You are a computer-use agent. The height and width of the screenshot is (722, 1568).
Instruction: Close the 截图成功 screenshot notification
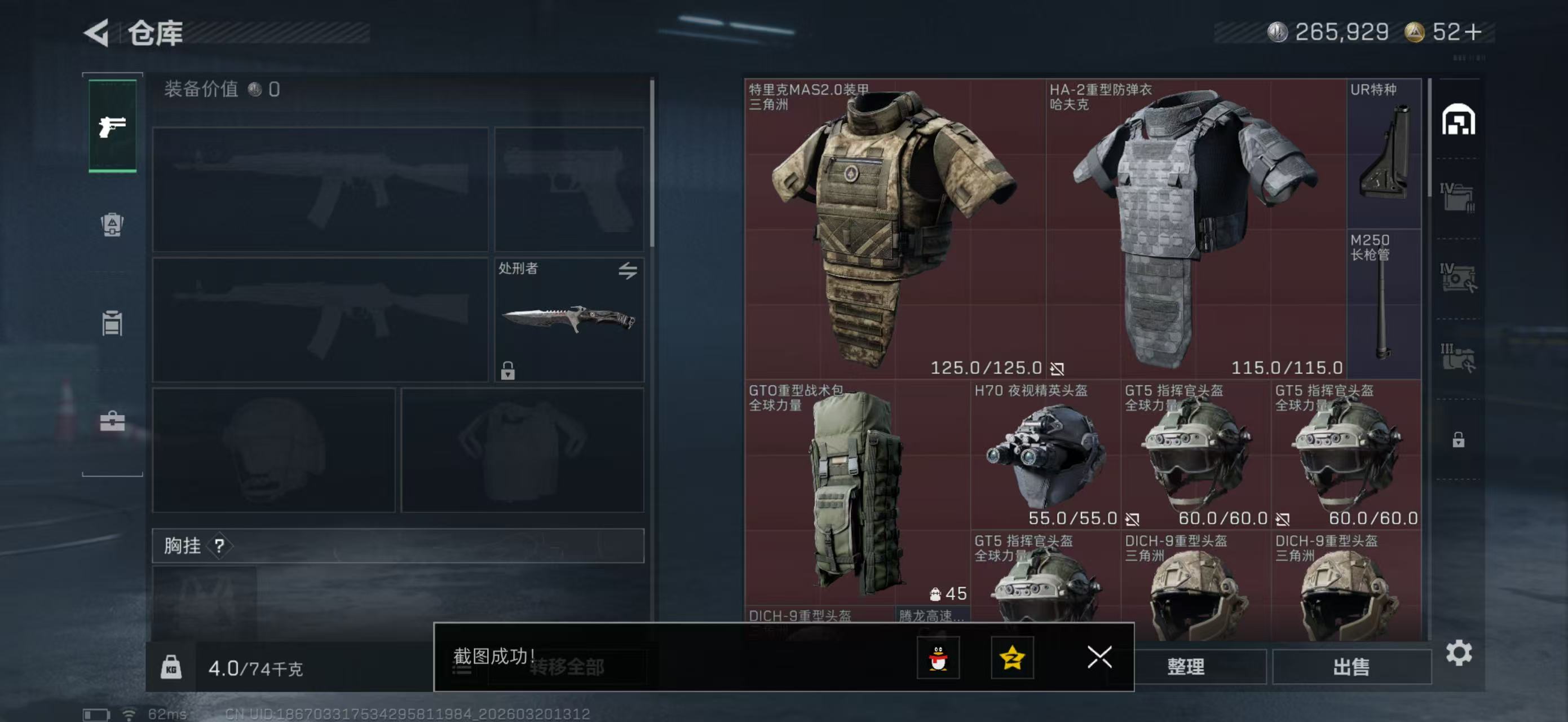coord(1099,657)
